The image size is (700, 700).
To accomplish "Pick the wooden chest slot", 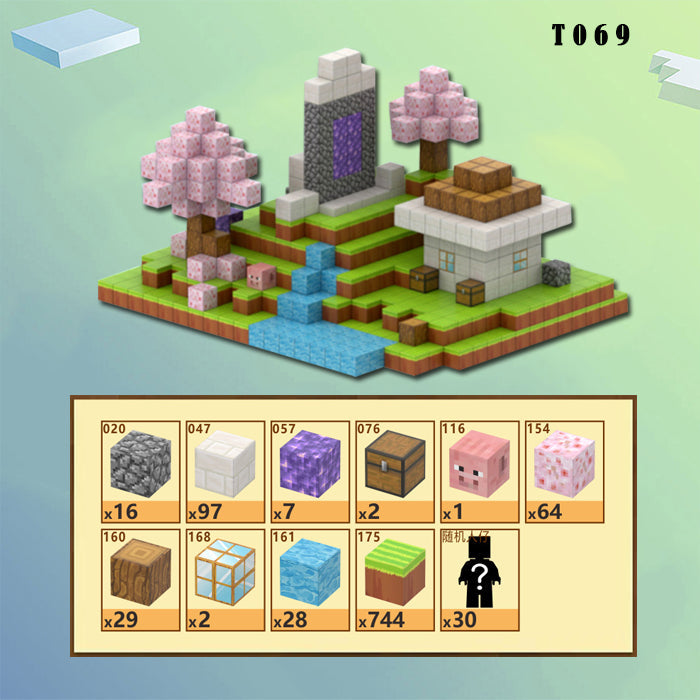I will point(395,471).
